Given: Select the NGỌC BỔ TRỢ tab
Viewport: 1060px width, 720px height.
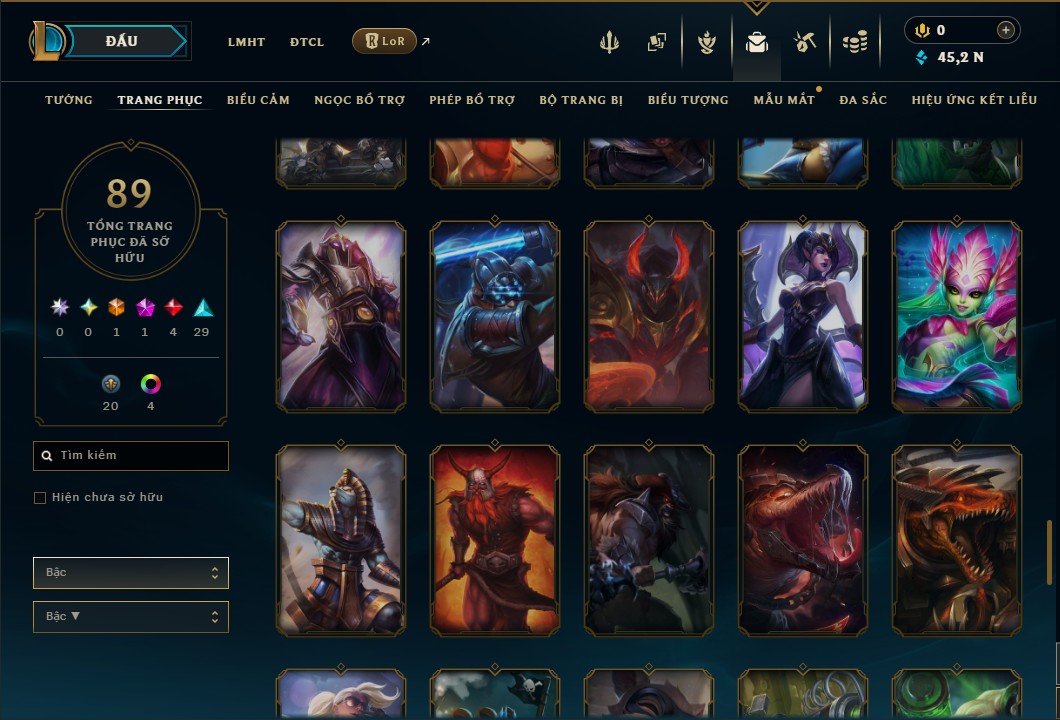Looking at the screenshot, I should (x=359, y=100).
